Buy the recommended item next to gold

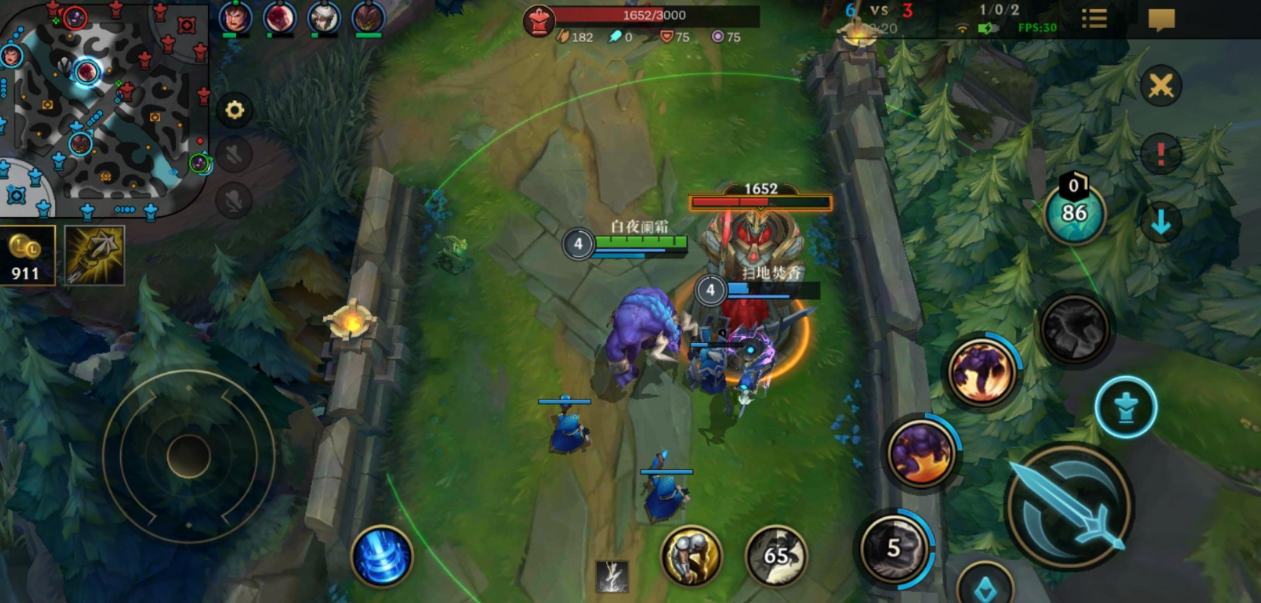click(95, 255)
